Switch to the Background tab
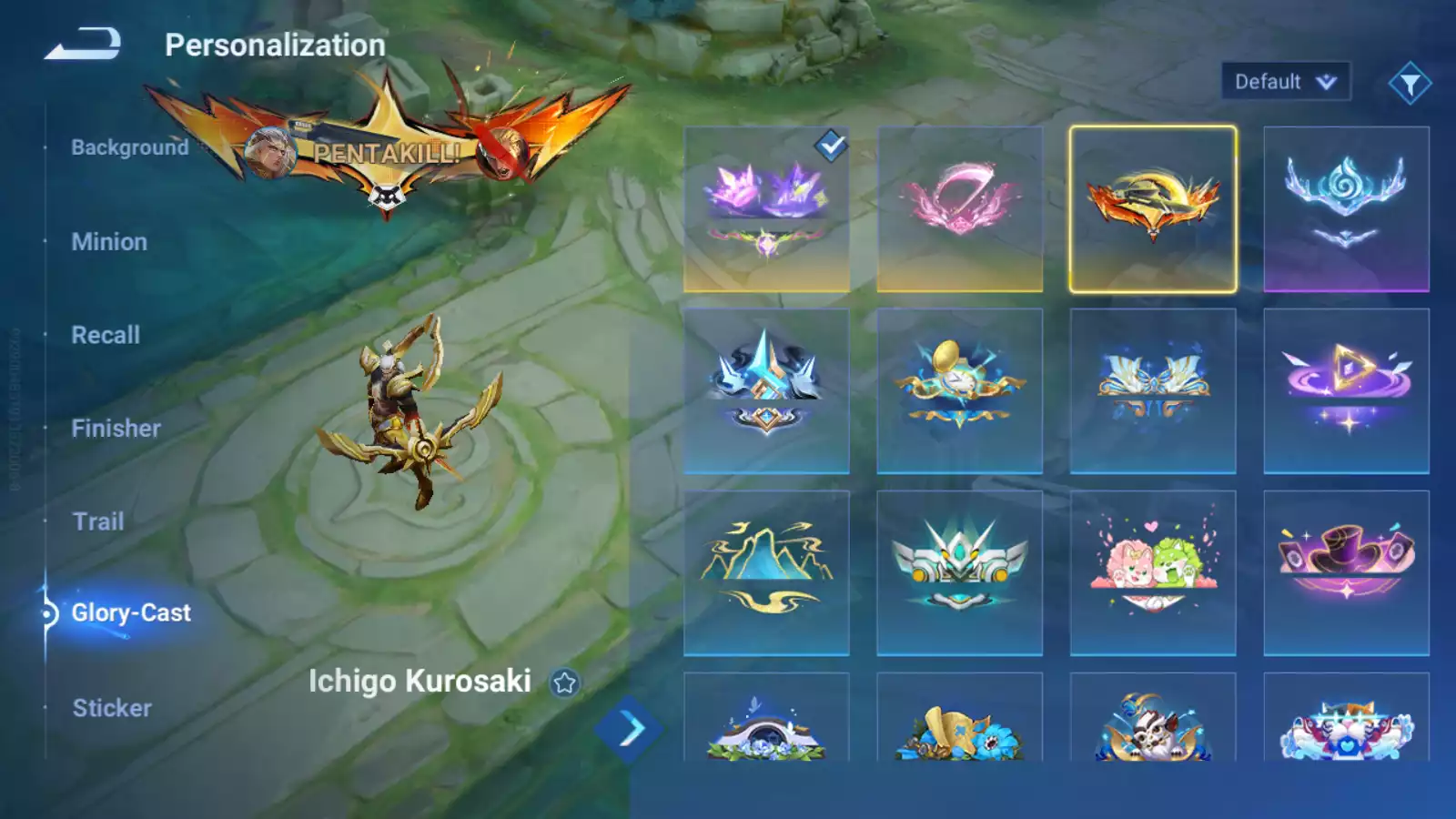 [x=129, y=147]
